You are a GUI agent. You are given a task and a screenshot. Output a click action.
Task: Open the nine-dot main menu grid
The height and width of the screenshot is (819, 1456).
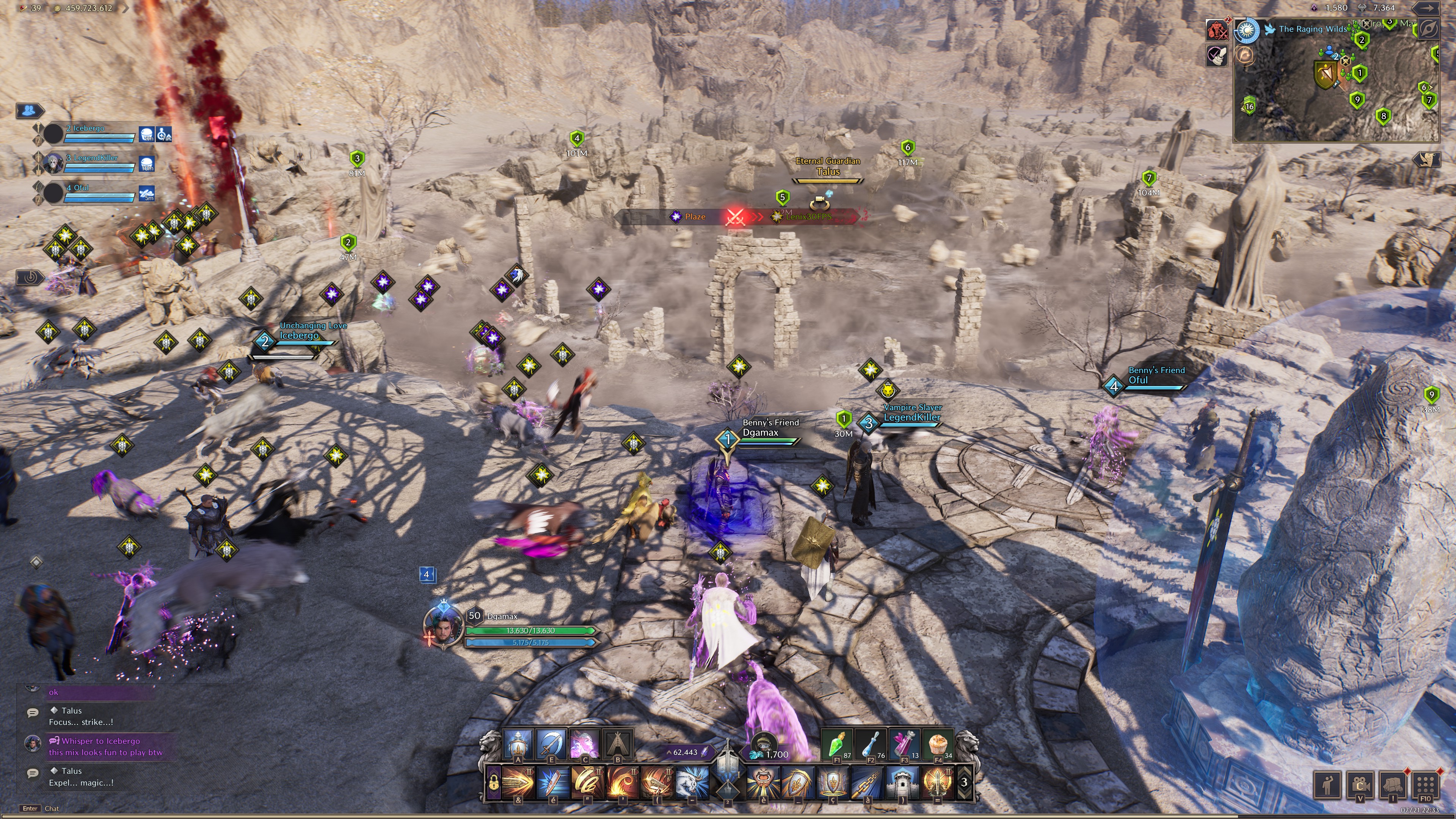[x=1426, y=784]
